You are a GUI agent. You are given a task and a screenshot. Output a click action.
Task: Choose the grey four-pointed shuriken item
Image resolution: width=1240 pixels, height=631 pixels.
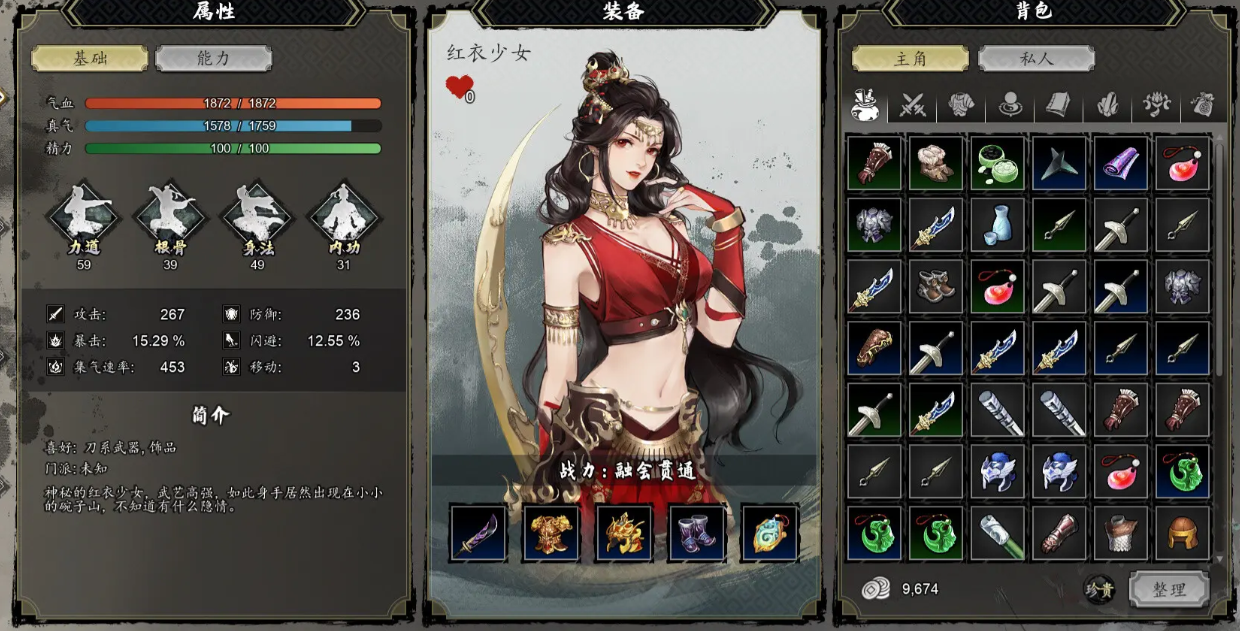click(x=1059, y=163)
